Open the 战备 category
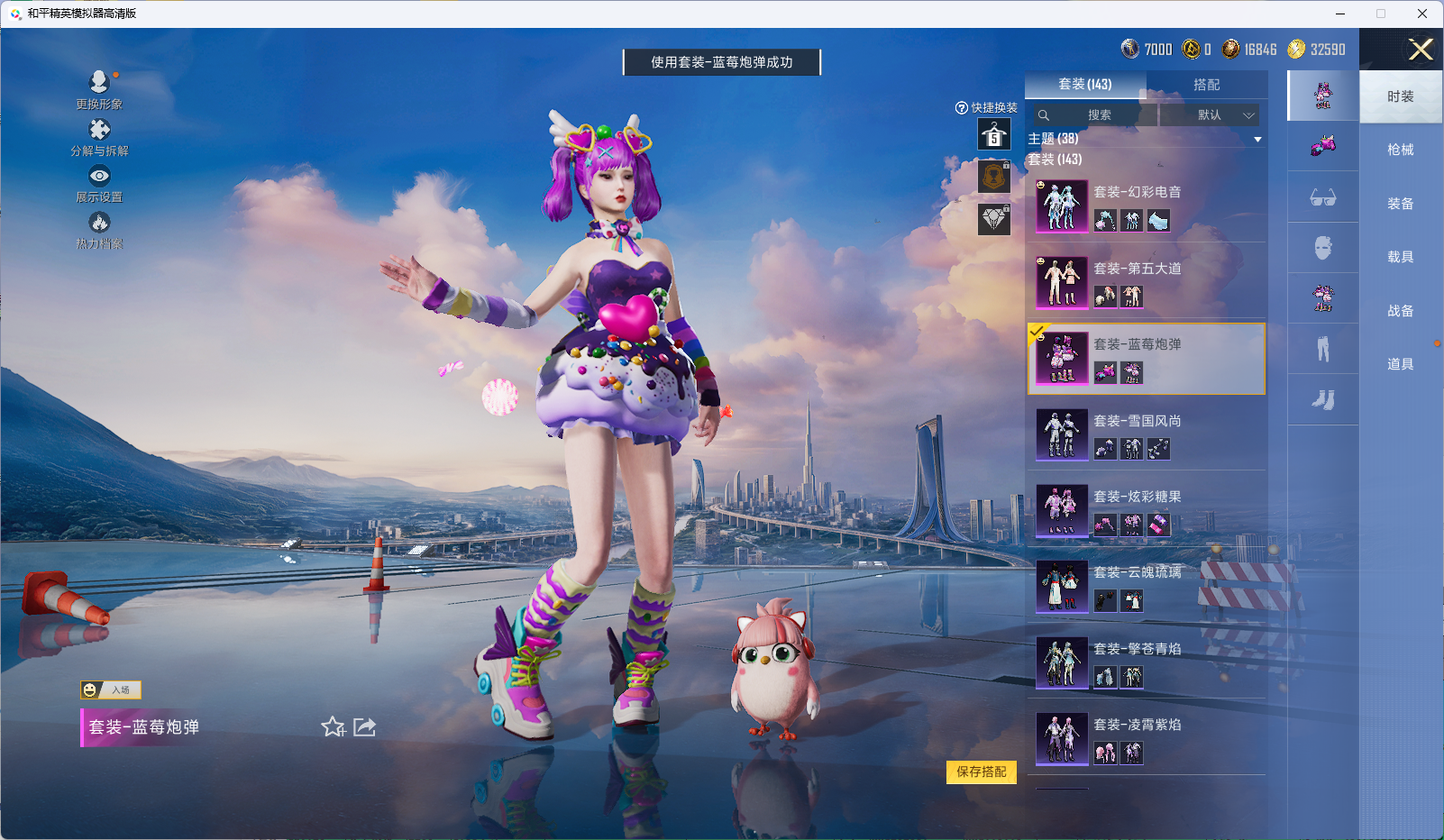The width and height of the screenshot is (1444, 840). (x=1400, y=311)
